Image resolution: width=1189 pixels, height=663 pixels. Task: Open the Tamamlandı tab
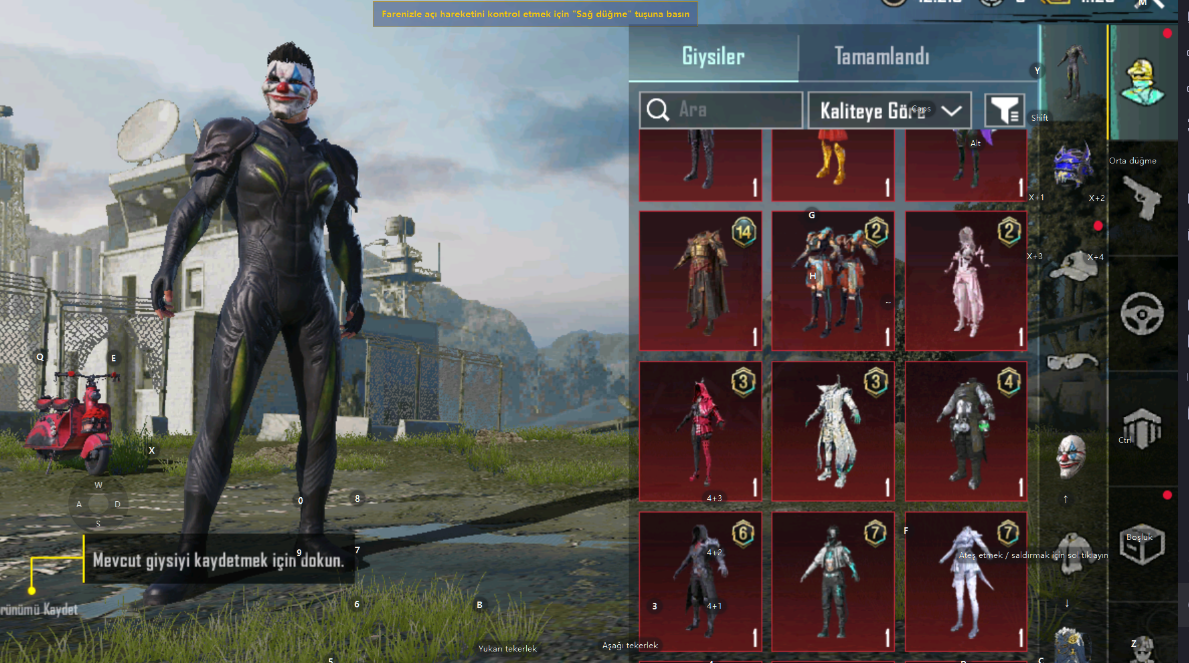coord(882,57)
